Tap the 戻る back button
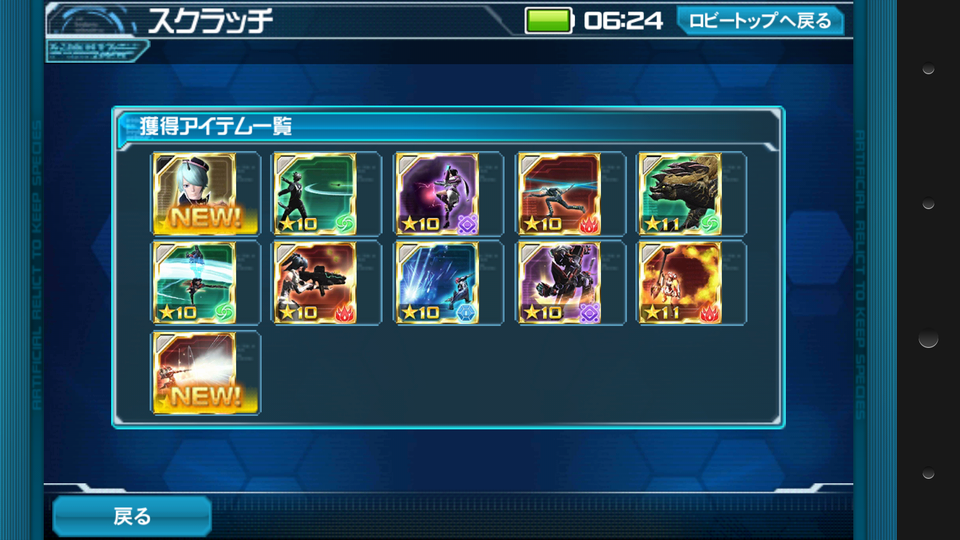This screenshot has height=540, width=960. tap(131, 516)
